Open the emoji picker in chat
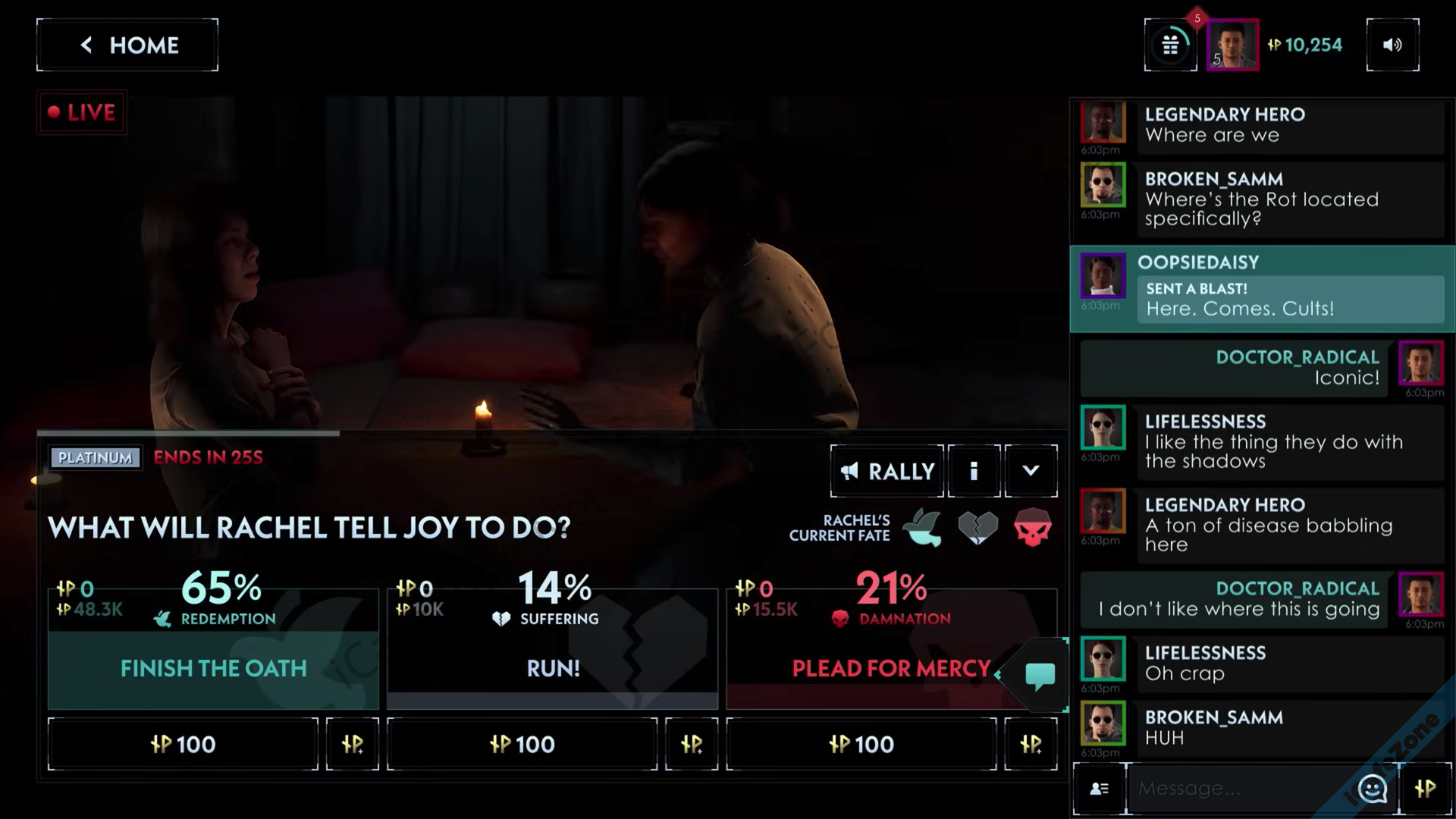The width and height of the screenshot is (1456, 819). pos(1372,789)
